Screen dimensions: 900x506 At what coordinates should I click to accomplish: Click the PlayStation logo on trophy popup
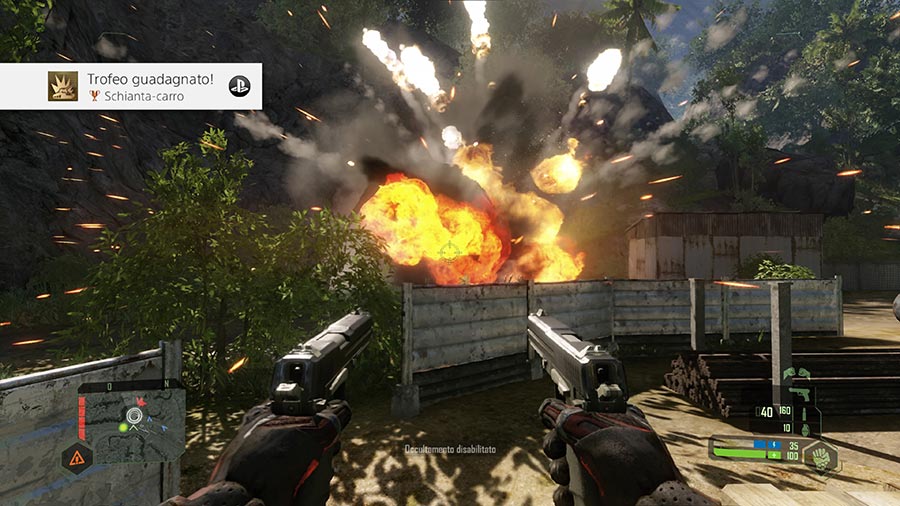click(x=239, y=86)
